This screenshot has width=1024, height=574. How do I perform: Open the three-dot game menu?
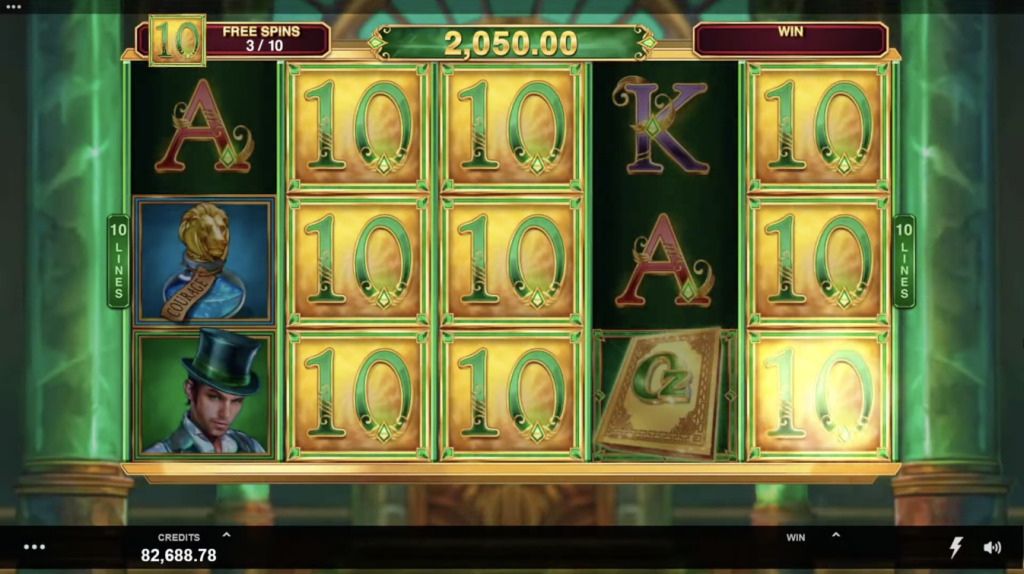[34, 547]
